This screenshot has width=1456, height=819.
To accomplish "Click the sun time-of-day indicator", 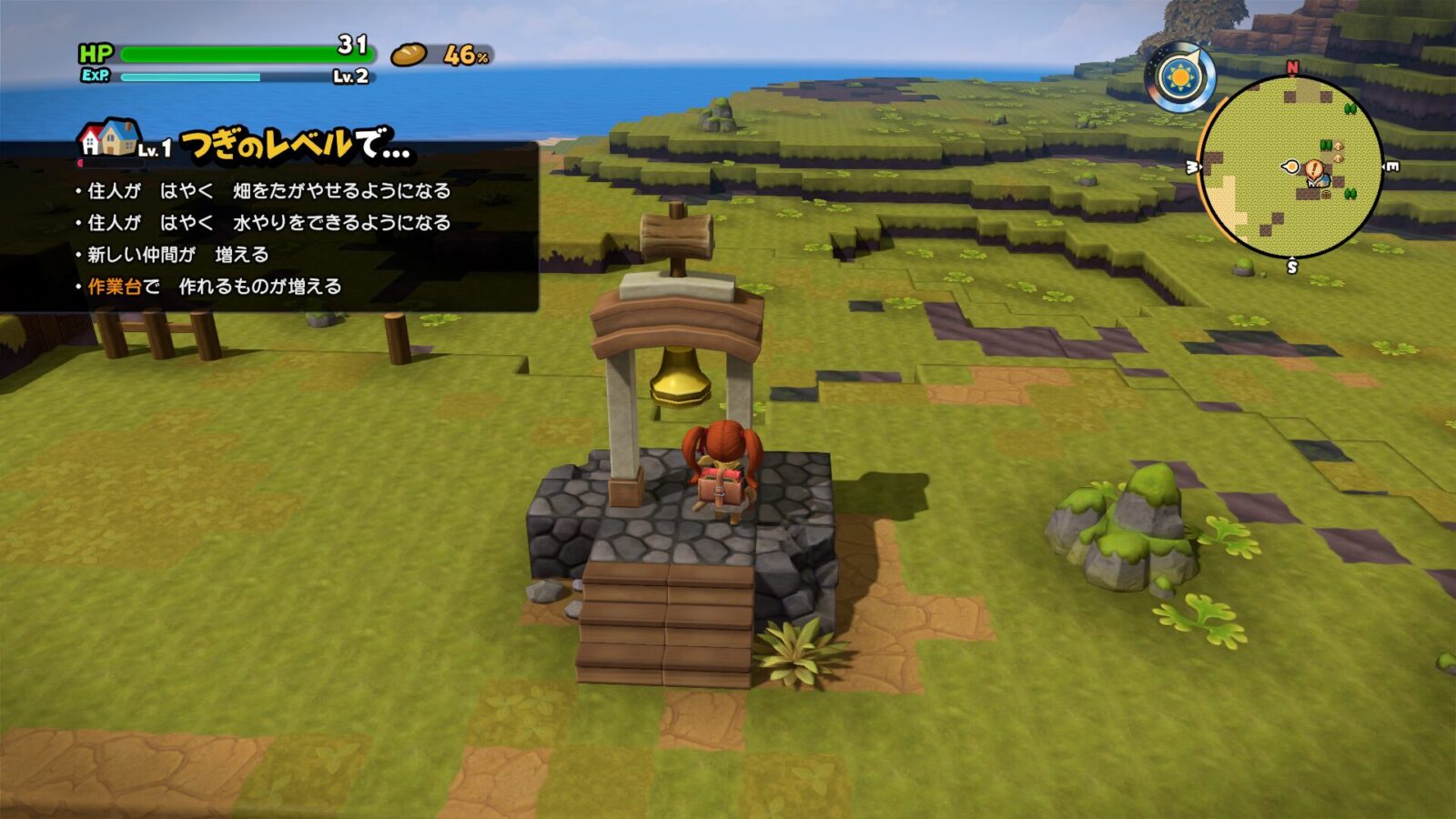I will point(1180,77).
